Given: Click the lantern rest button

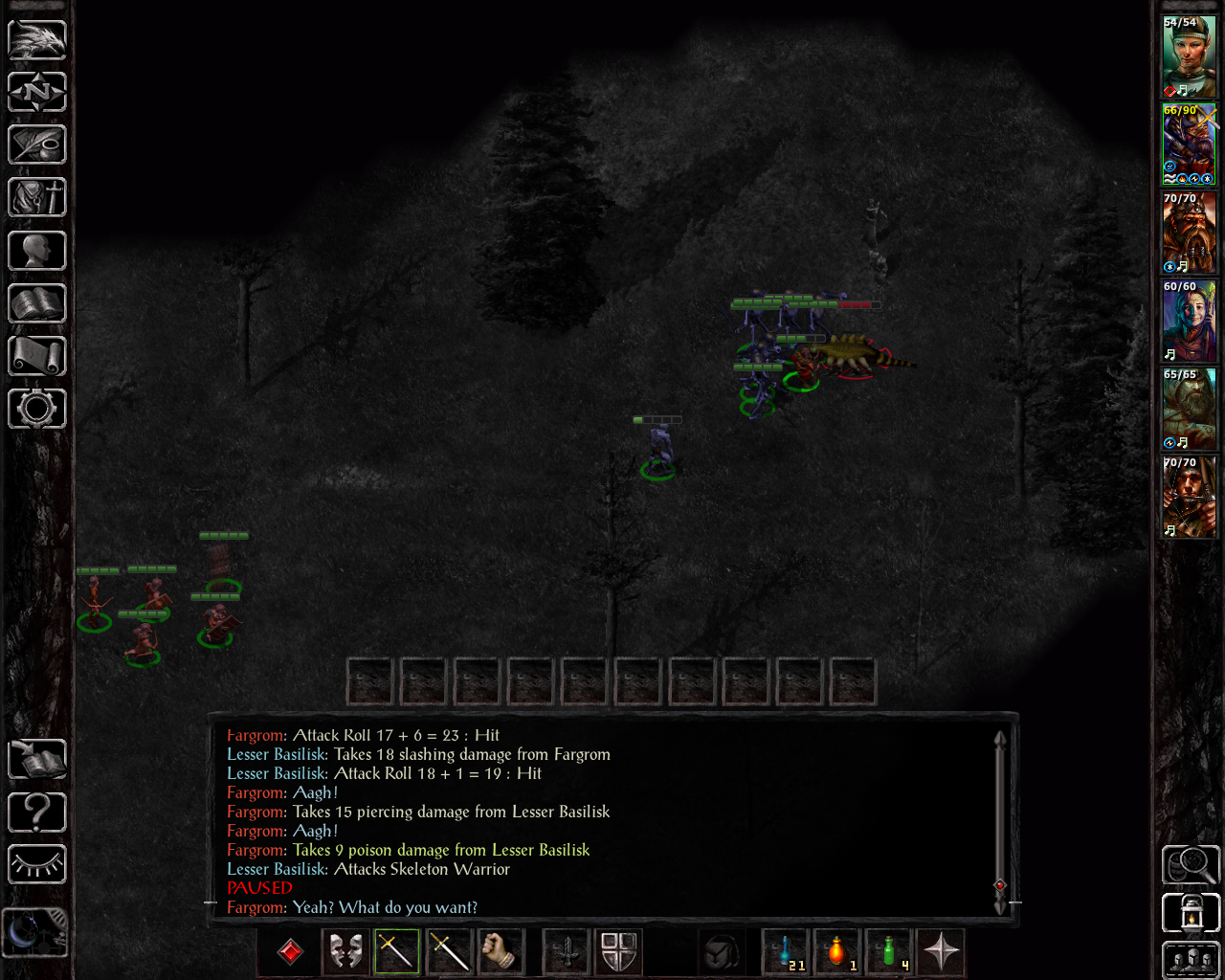Looking at the screenshot, I should pyautogui.click(x=1191, y=913).
